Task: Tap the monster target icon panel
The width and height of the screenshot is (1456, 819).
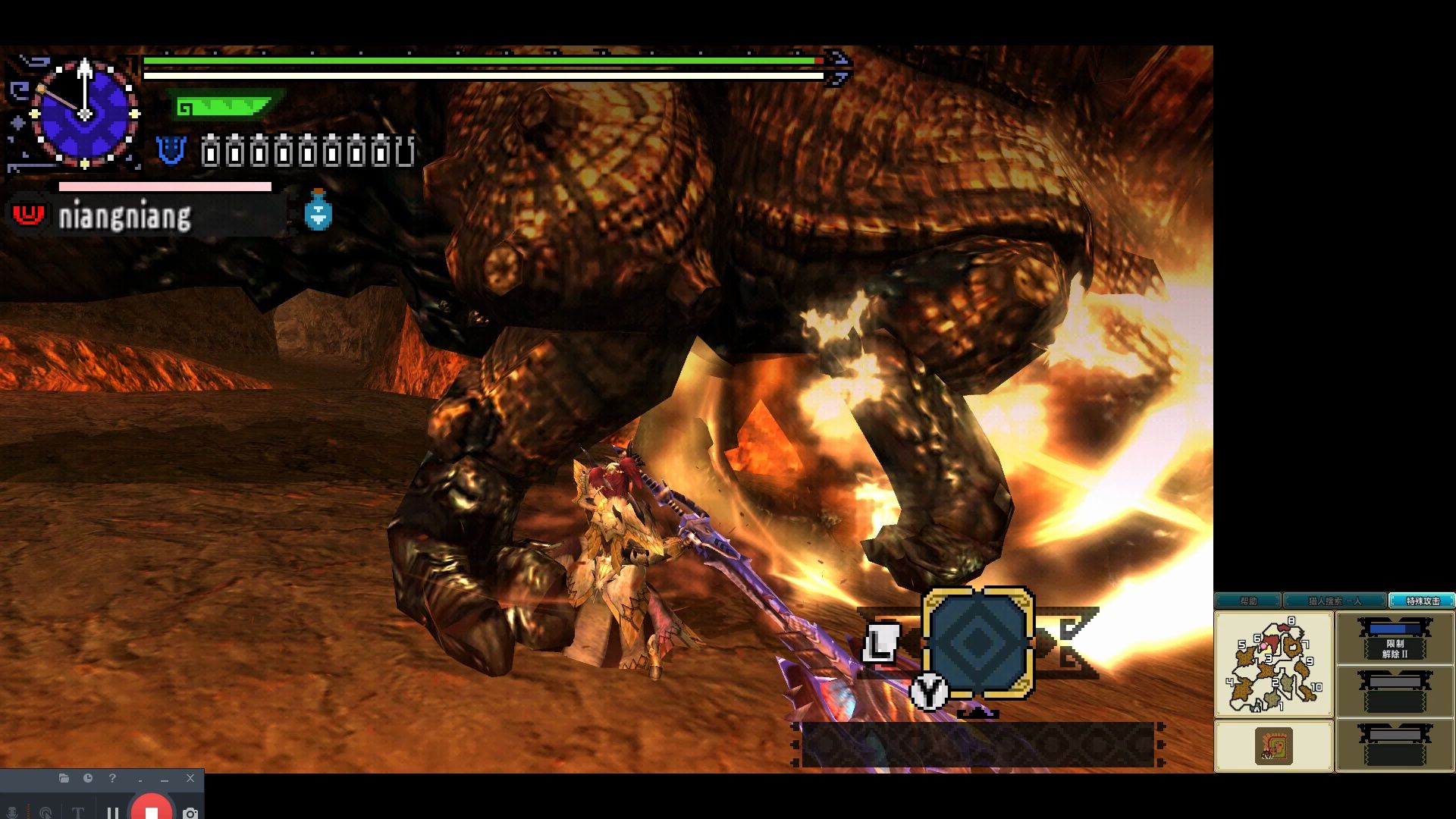Action: [x=1274, y=746]
